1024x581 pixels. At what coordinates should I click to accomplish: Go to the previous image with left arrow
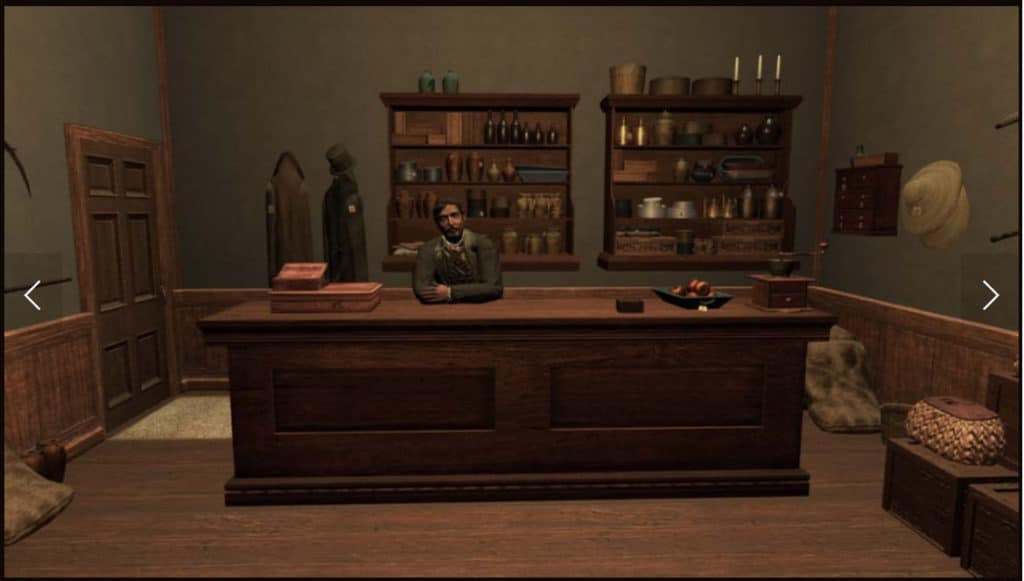tap(32, 294)
